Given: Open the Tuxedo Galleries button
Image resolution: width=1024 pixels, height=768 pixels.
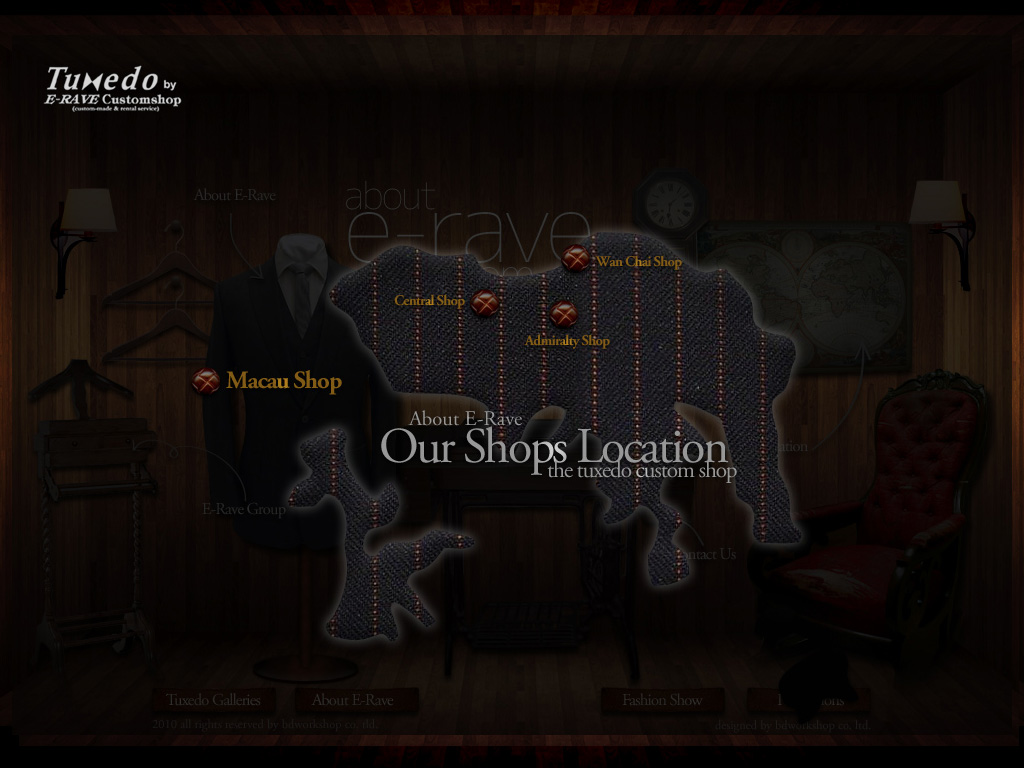Looking at the screenshot, I should click(213, 700).
